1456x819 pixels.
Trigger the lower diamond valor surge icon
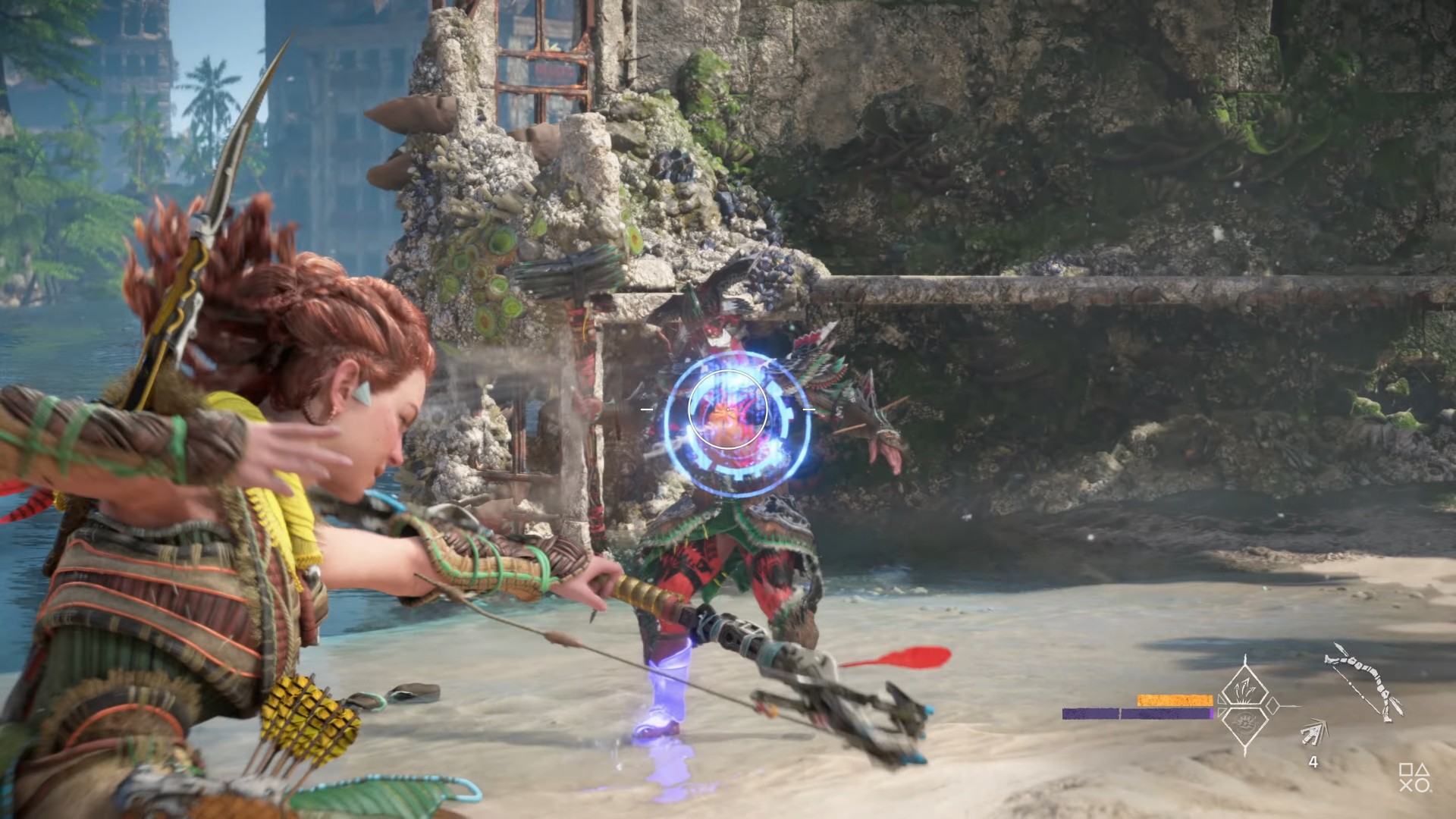tap(1244, 723)
